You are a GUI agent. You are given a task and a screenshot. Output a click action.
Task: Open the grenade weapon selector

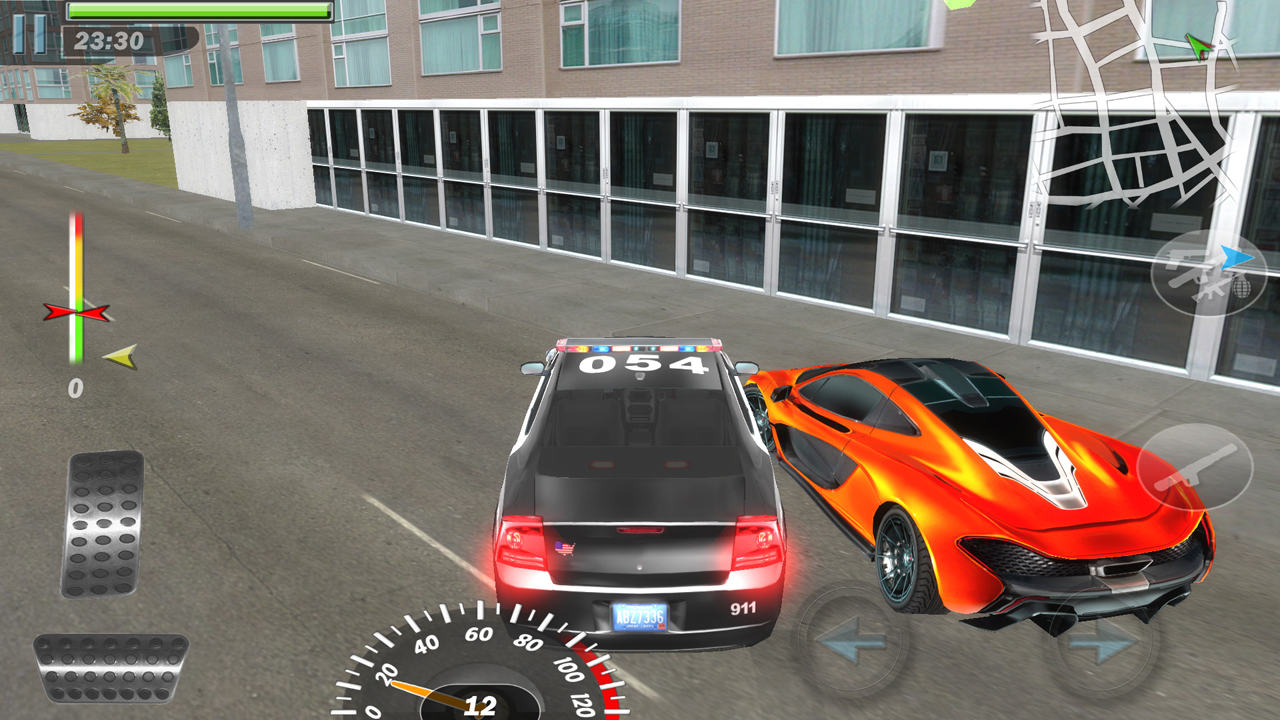tap(1241, 289)
